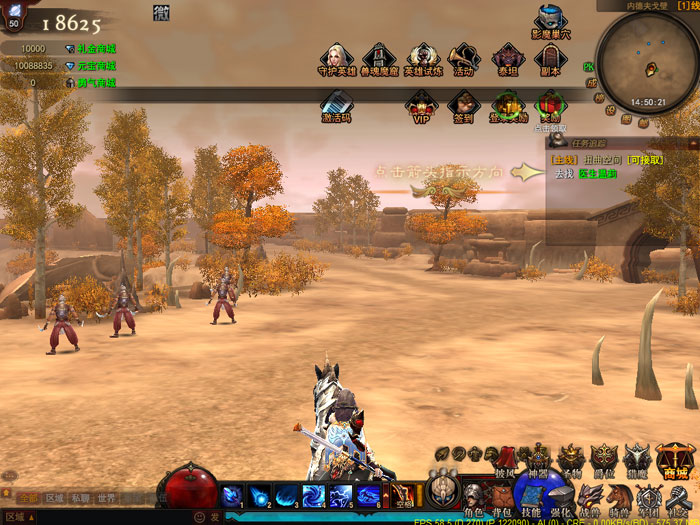Open the 活动 events horn icon
The height and width of the screenshot is (525, 700).
pyautogui.click(x=463, y=58)
